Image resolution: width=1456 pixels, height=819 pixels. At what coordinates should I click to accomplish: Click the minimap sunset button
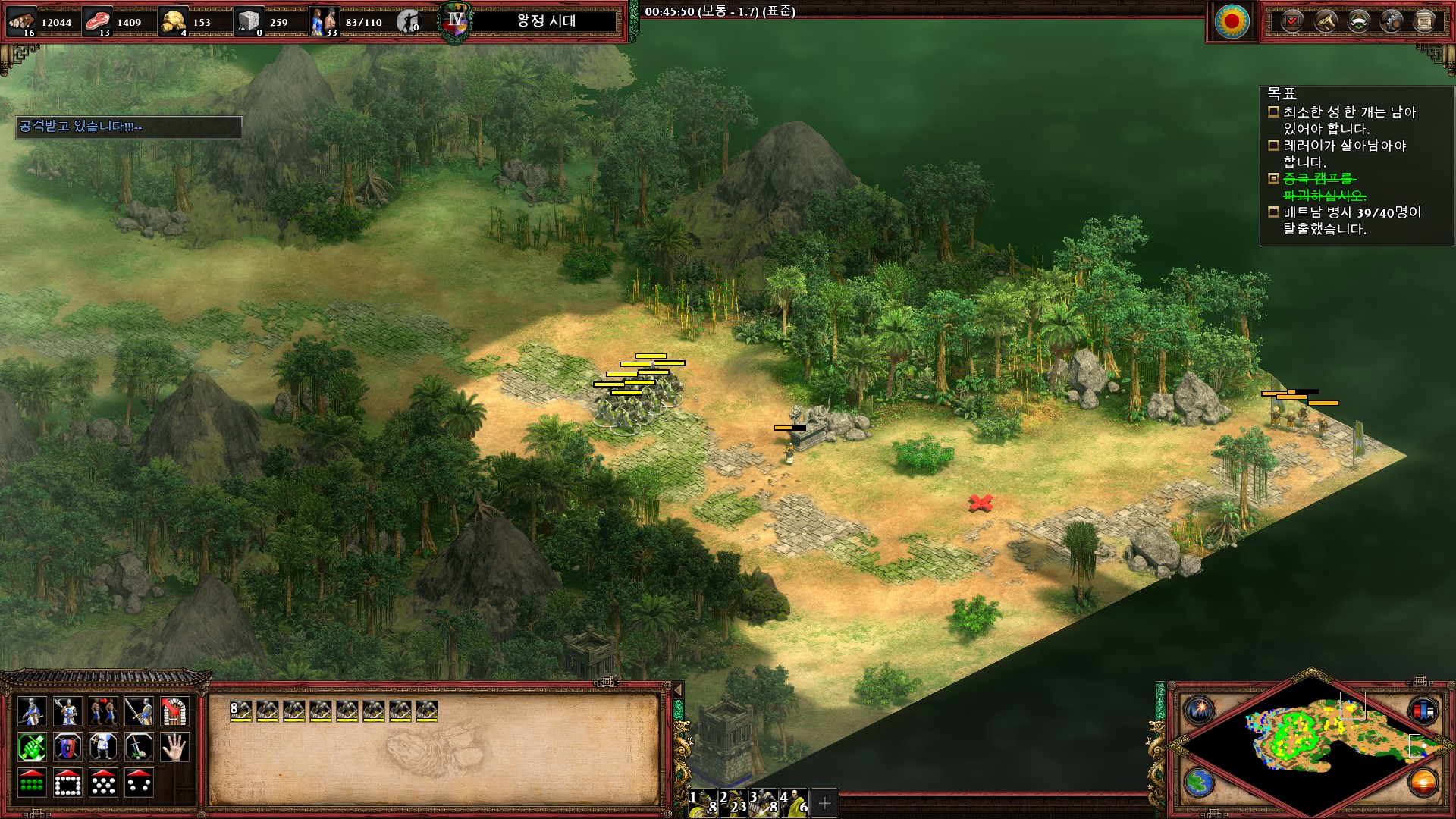pyautogui.click(x=1423, y=782)
